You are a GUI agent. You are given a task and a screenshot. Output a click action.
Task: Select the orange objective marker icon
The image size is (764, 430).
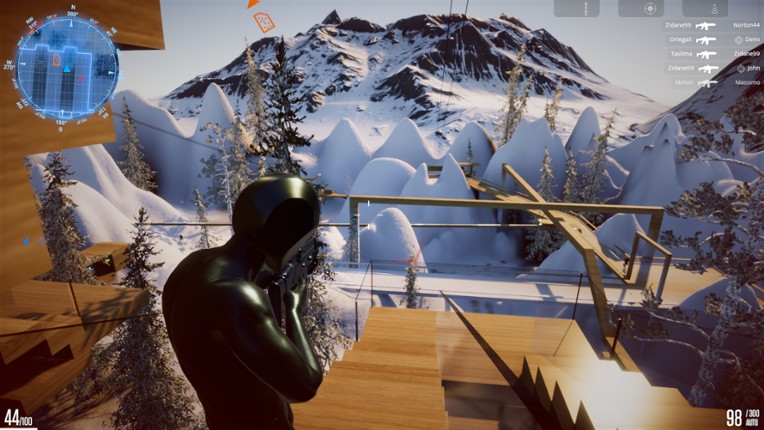click(264, 21)
